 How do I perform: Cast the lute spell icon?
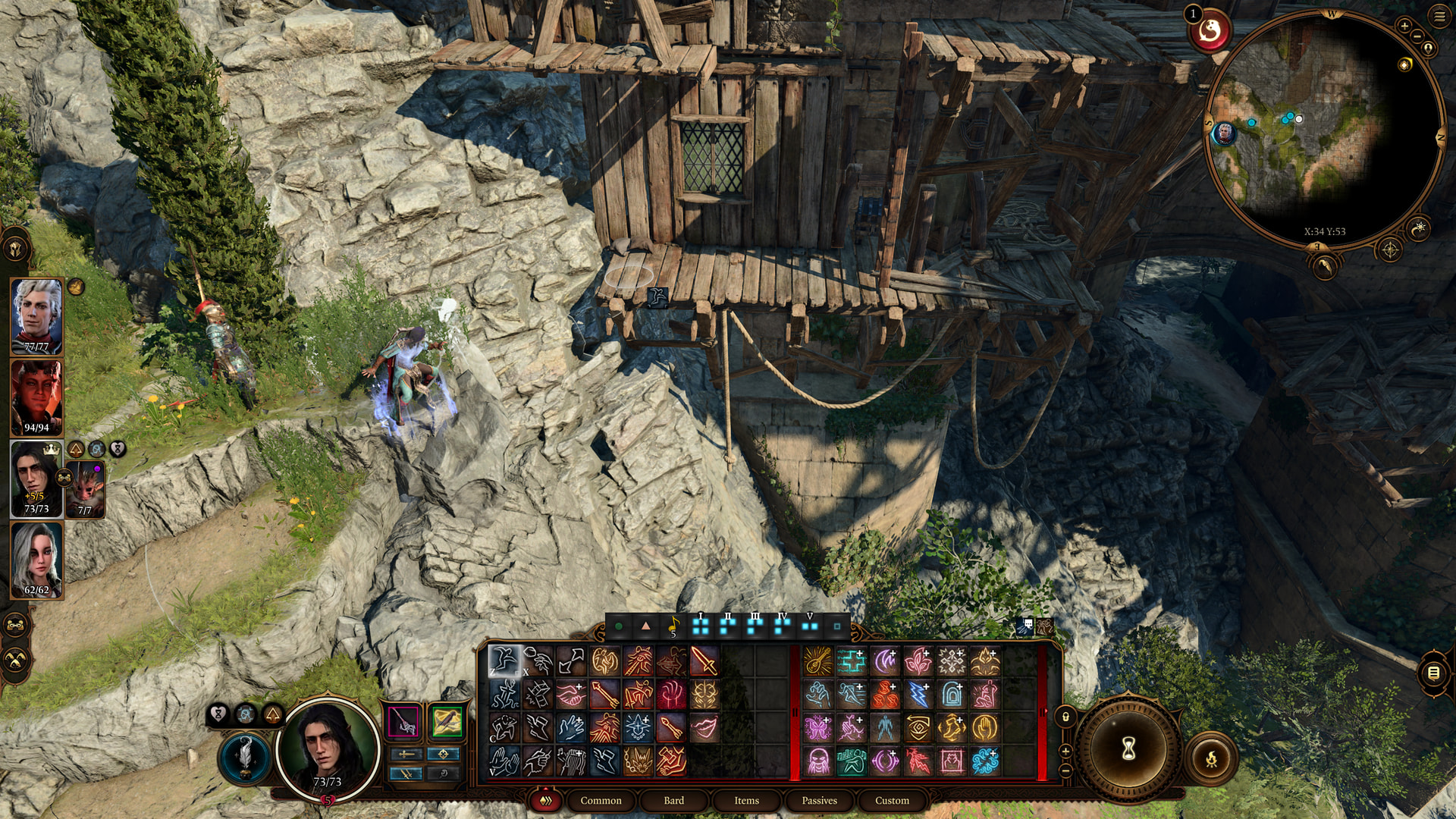pyautogui.click(x=817, y=661)
